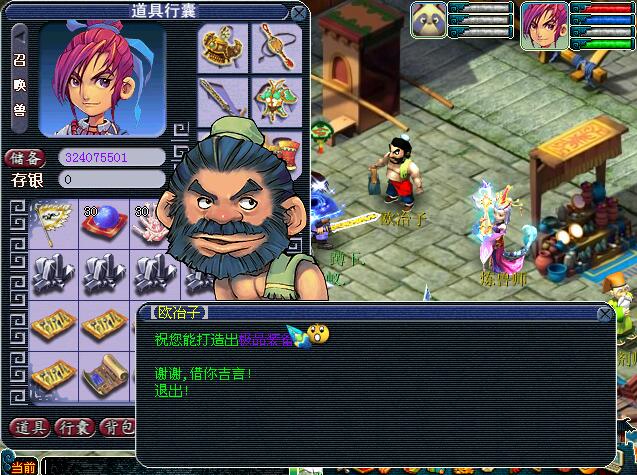This screenshot has width=637, height=475.
Task: Click the player character portrait in HUD
Action: point(544,25)
